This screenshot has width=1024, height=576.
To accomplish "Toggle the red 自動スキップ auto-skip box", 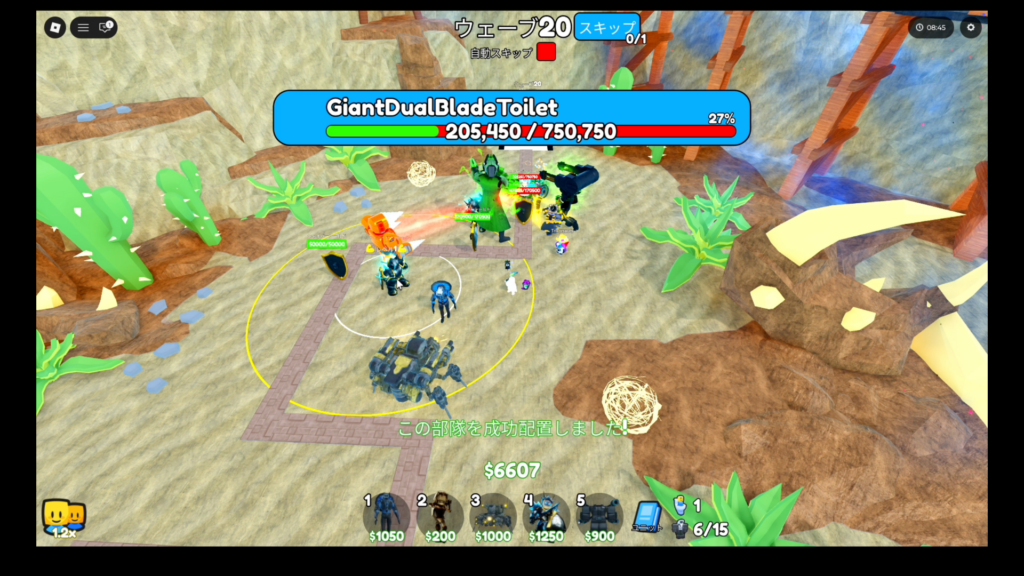I will [546, 51].
